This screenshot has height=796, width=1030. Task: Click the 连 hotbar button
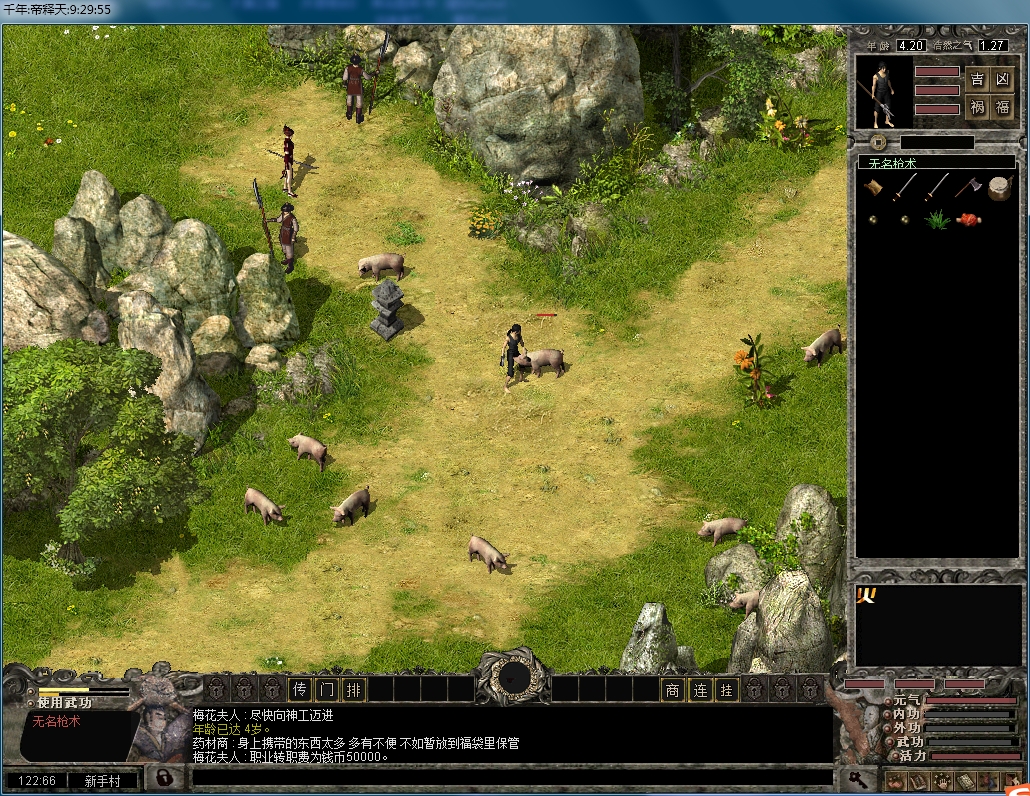coord(700,689)
